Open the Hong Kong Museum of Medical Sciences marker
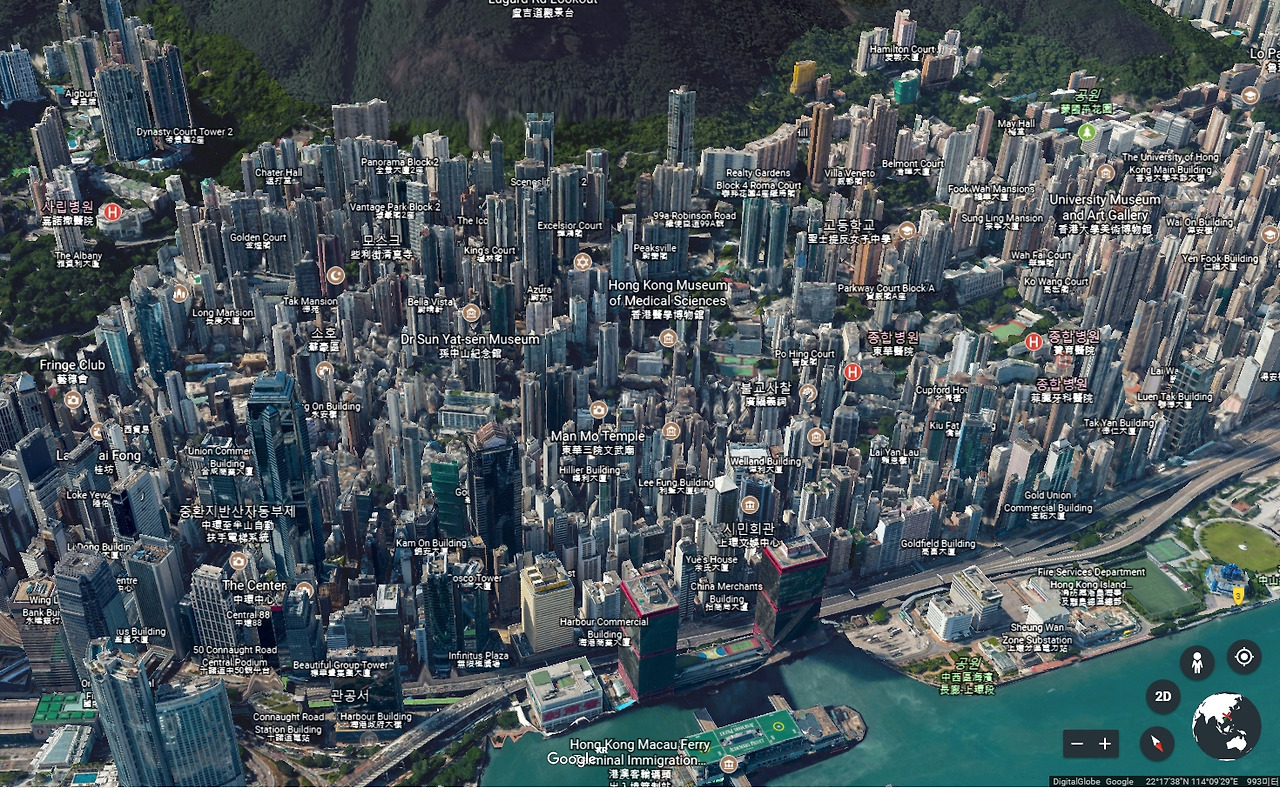 (668, 338)
